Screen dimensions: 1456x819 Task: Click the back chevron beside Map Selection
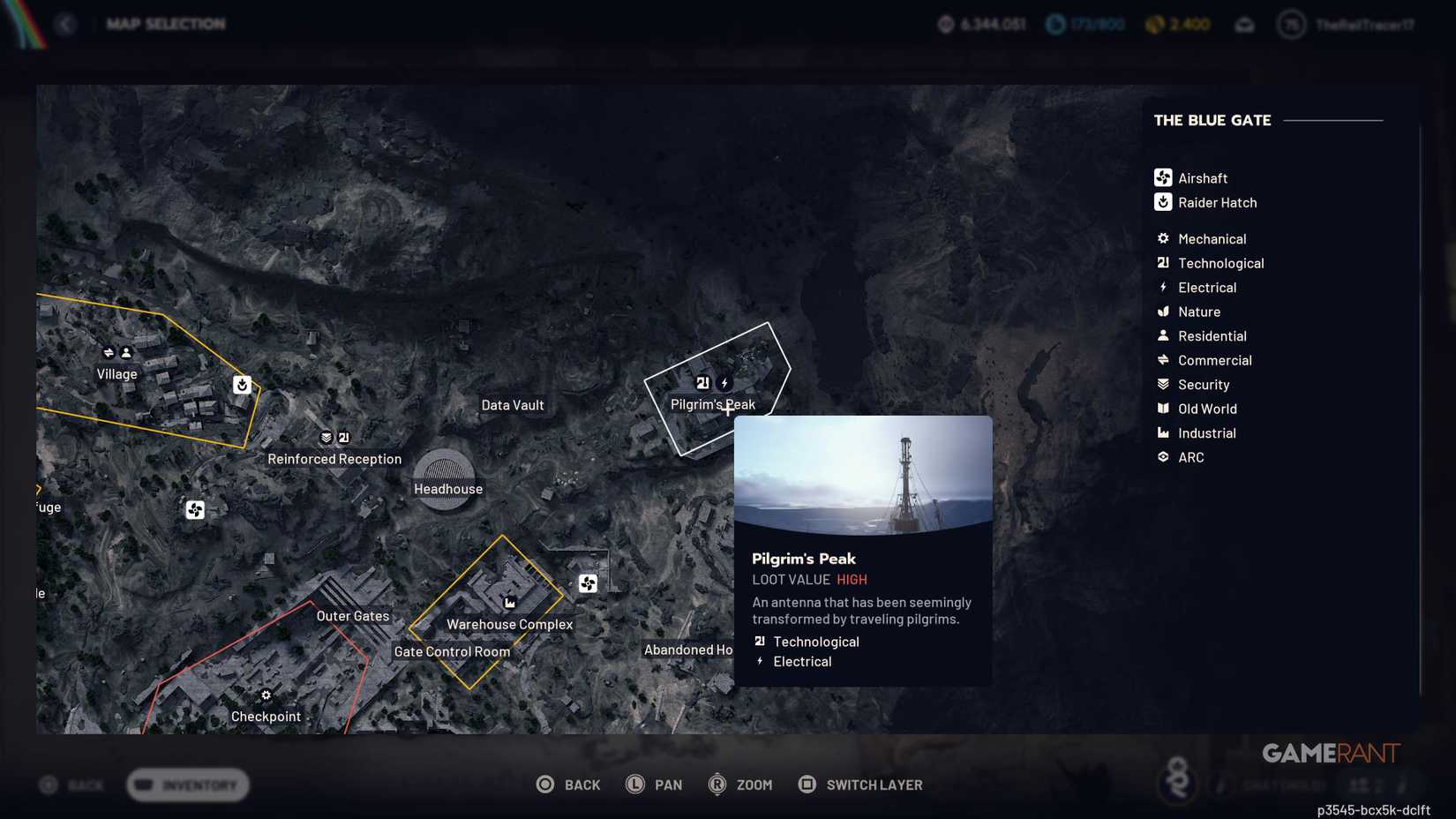[x=67, y=24]
